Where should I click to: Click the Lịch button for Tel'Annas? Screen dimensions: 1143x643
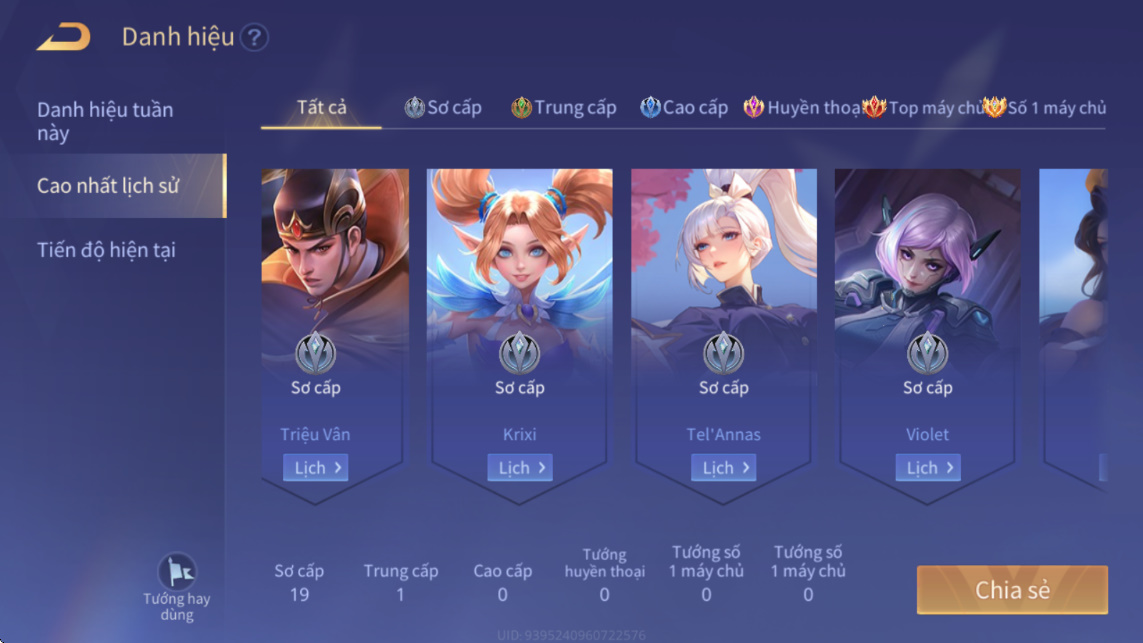point(724,468)
